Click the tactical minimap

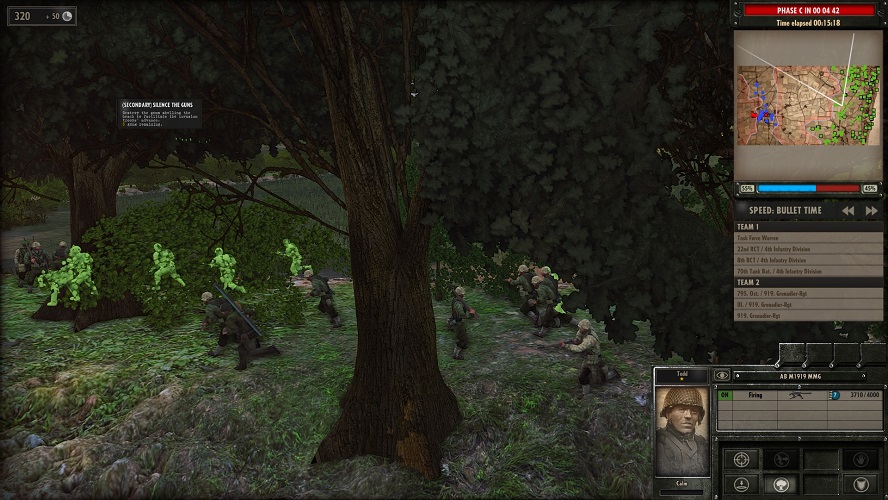[x=808, y=105]
